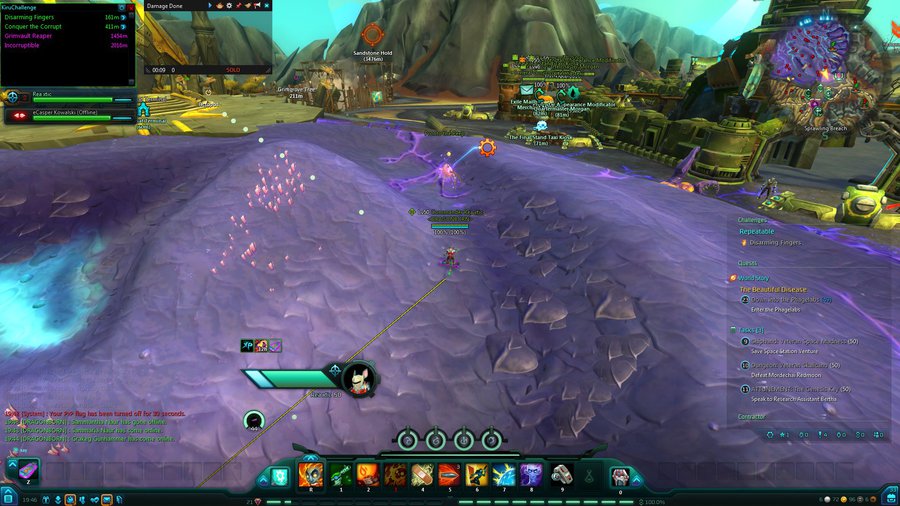Close the KiruChallenge window
This screenshot has width=900, height=506.
pyautogui.click(x=130, y=7)
